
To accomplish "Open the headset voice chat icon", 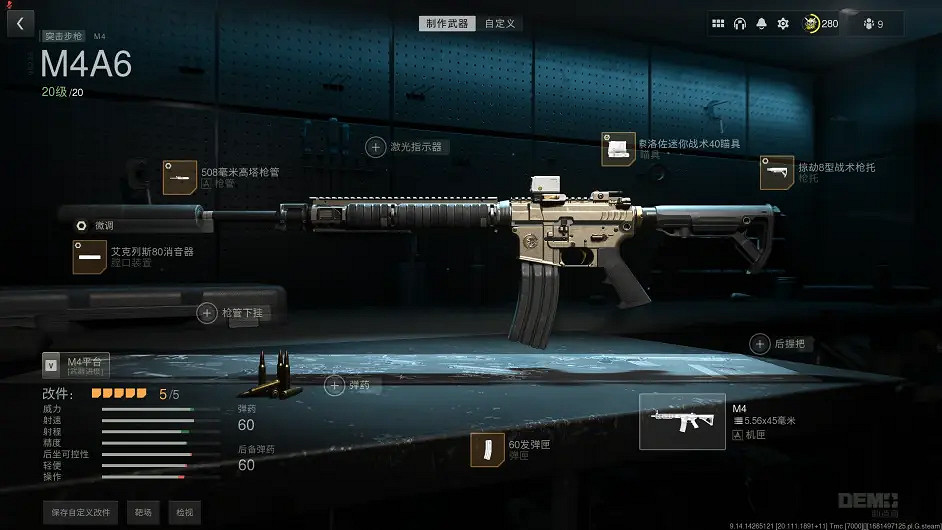I will pos(740,24).
